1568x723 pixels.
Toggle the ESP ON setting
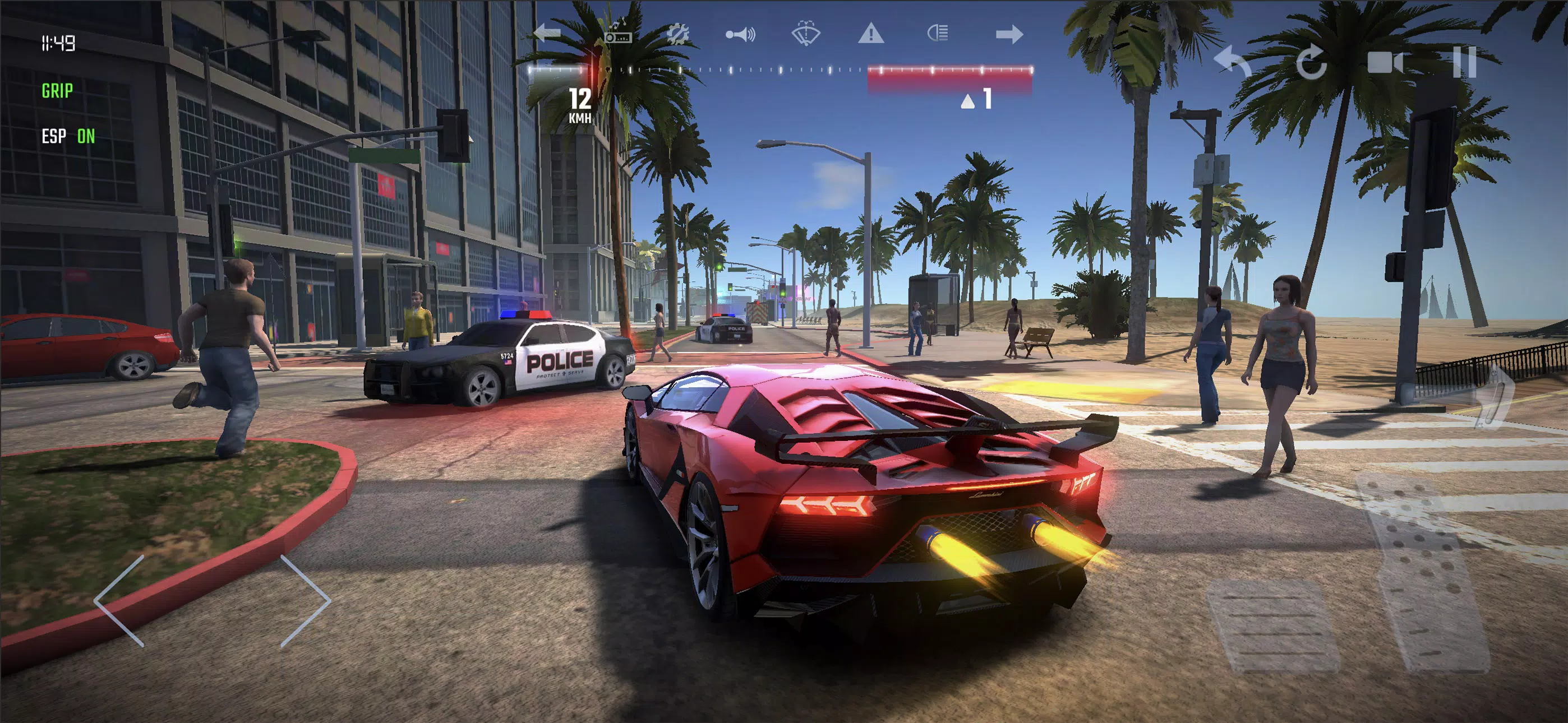point(68,136)
